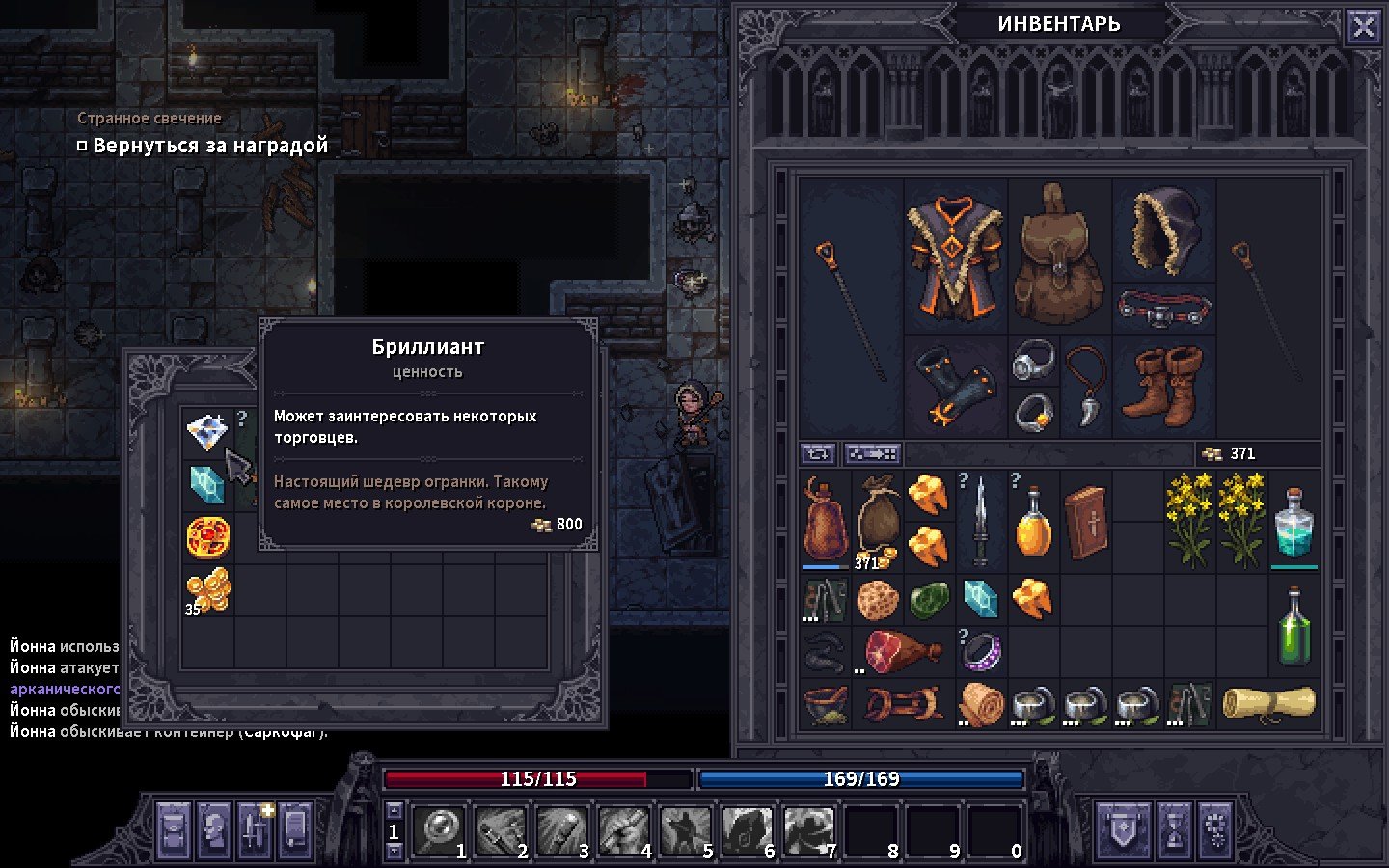Viewport: 1389px width, 868px height.
Task: Take the diamond from the loot container
Action: (206, 432)
